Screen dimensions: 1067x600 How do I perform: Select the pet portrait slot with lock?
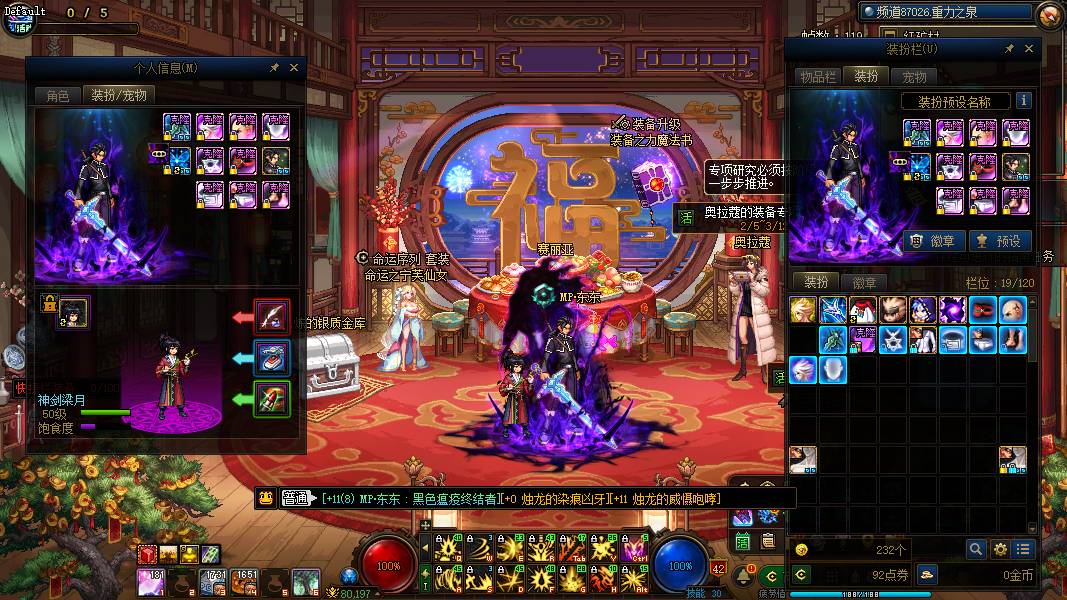pos(73,312)
